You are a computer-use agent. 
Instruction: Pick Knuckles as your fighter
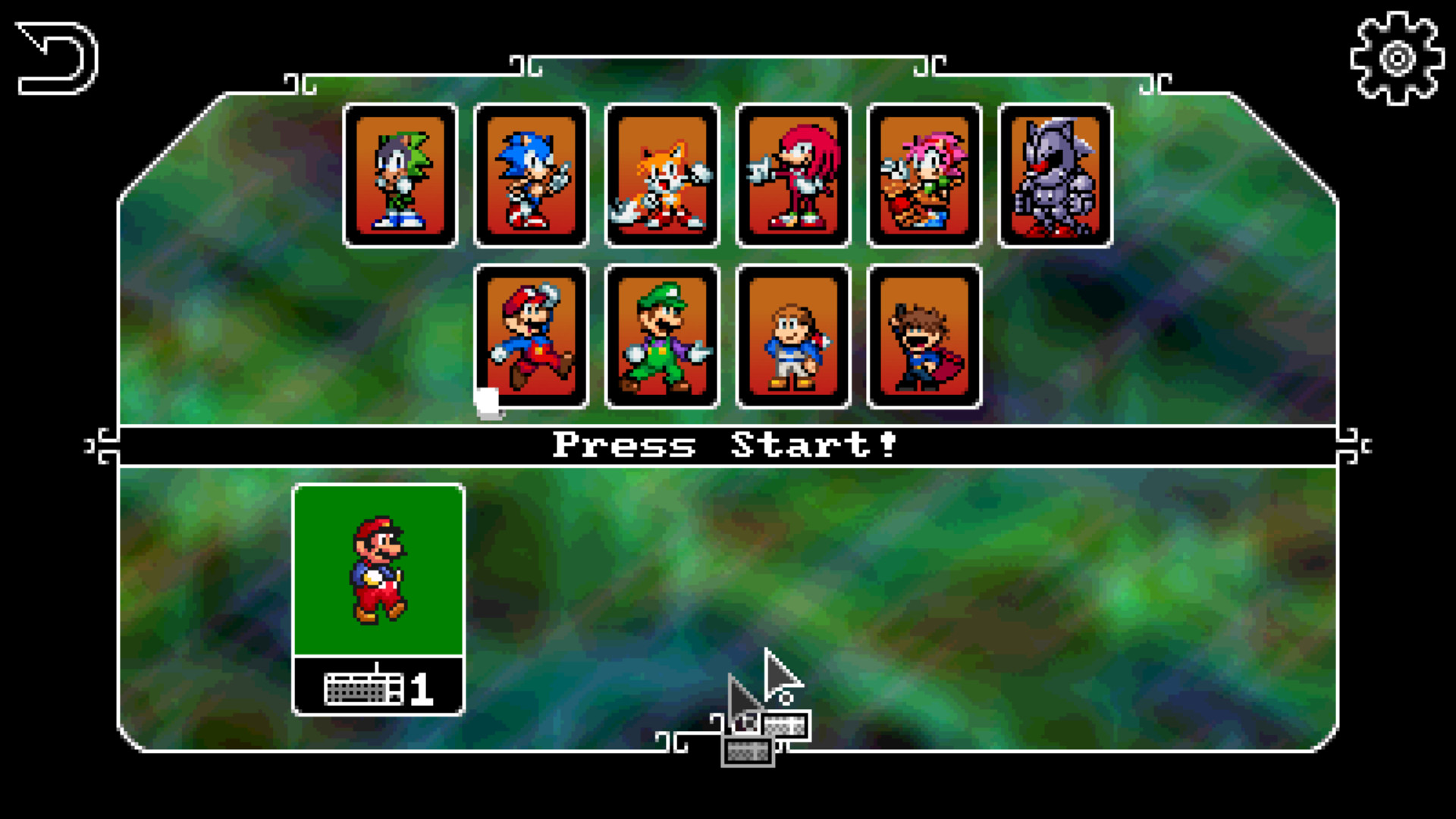pos(793,176)
